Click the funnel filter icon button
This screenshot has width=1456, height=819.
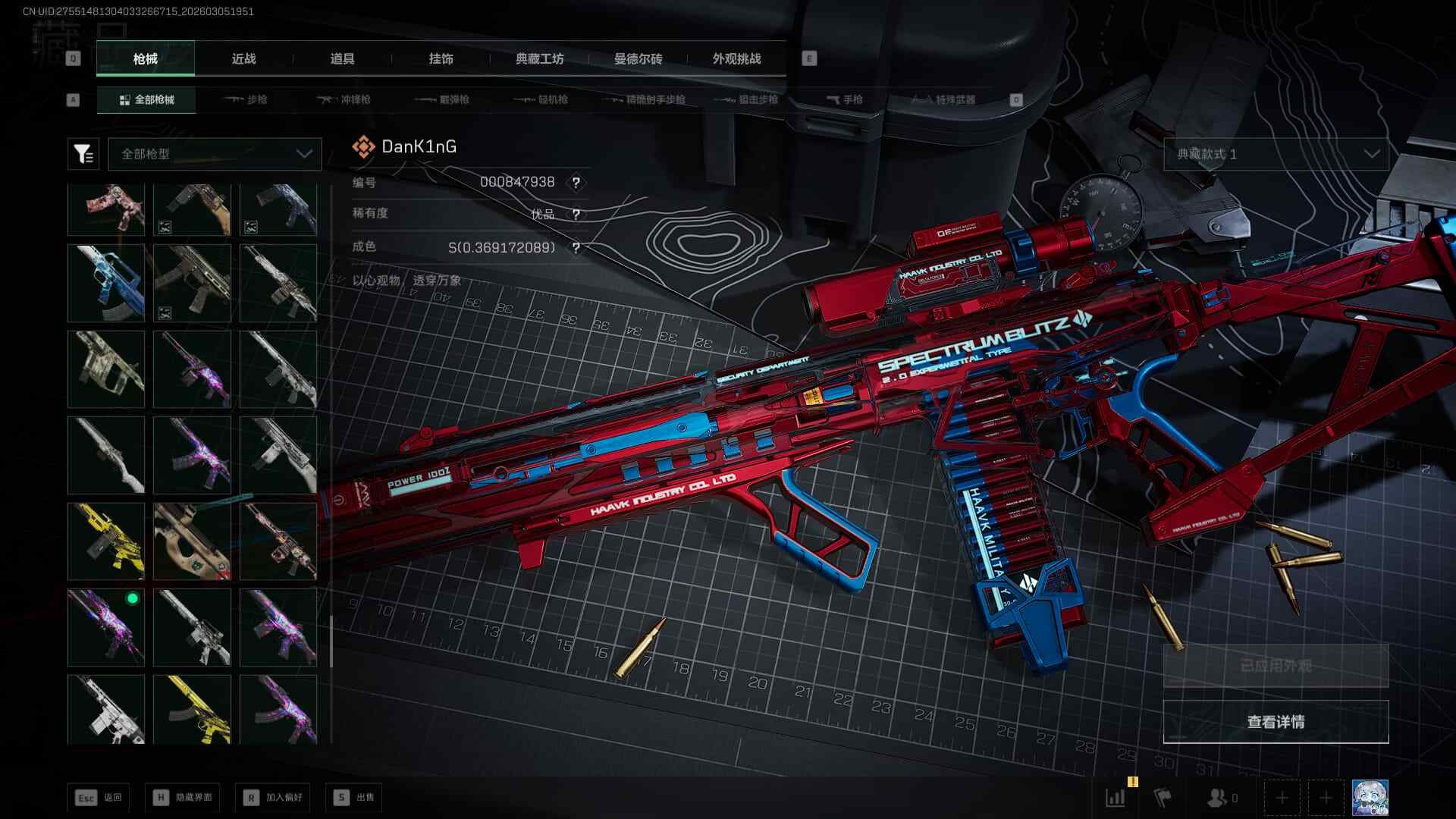pyautogui.click(x=83, y=154)
